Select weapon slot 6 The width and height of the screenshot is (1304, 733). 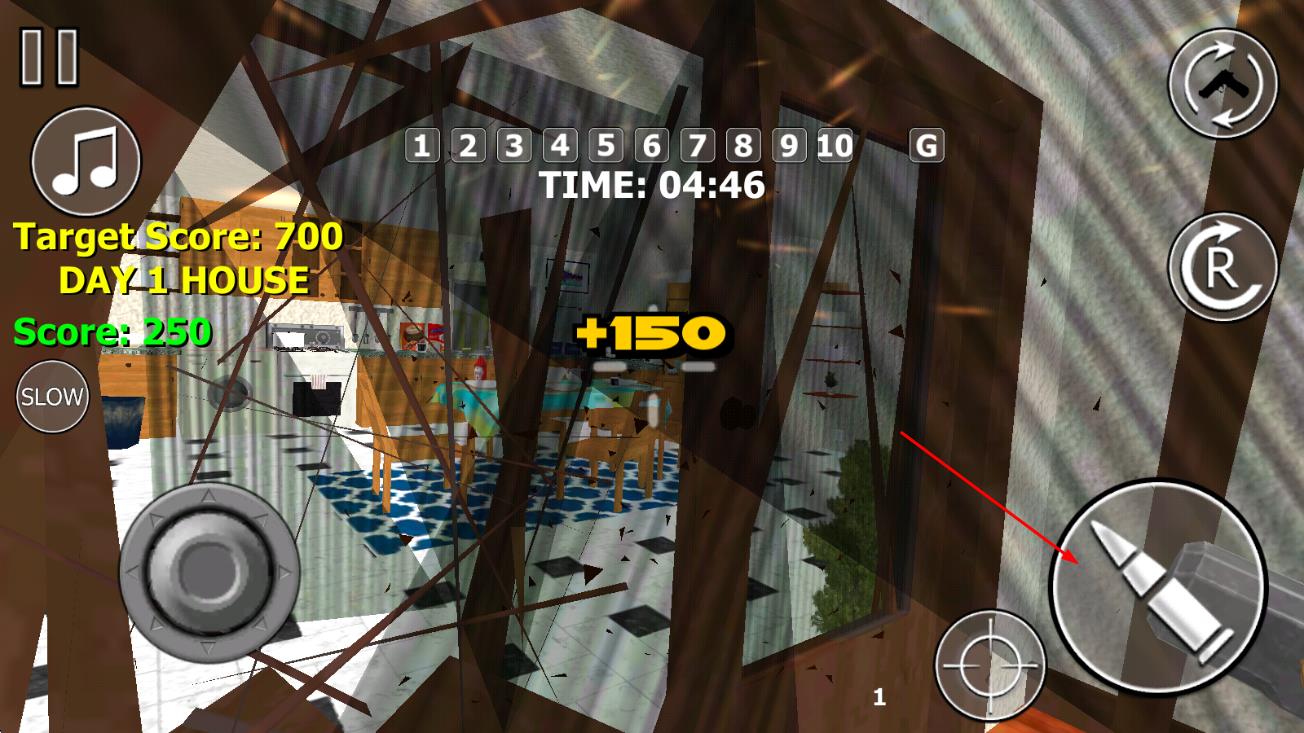coord(652,146)
